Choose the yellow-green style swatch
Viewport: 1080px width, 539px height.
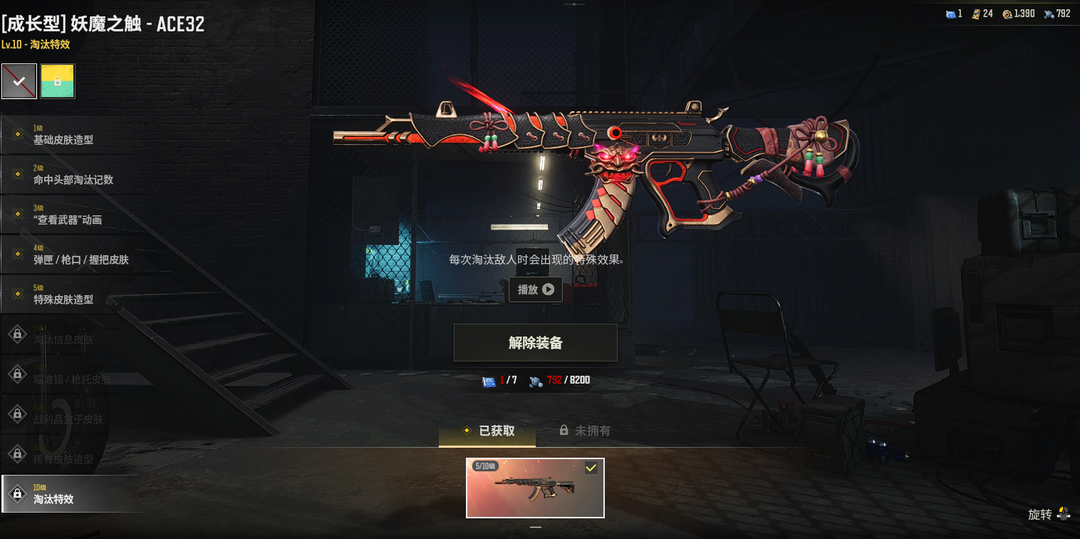pos(58,81)
